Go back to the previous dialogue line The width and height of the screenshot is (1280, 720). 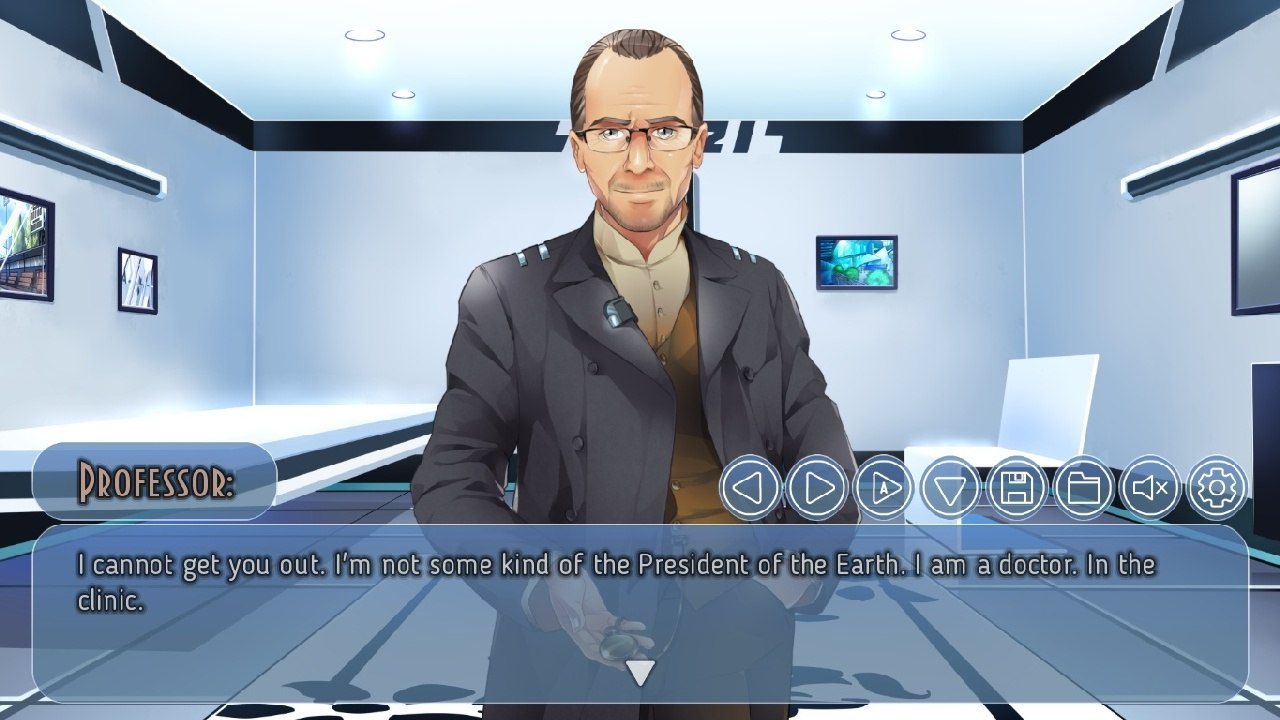(x=750, y=488)
